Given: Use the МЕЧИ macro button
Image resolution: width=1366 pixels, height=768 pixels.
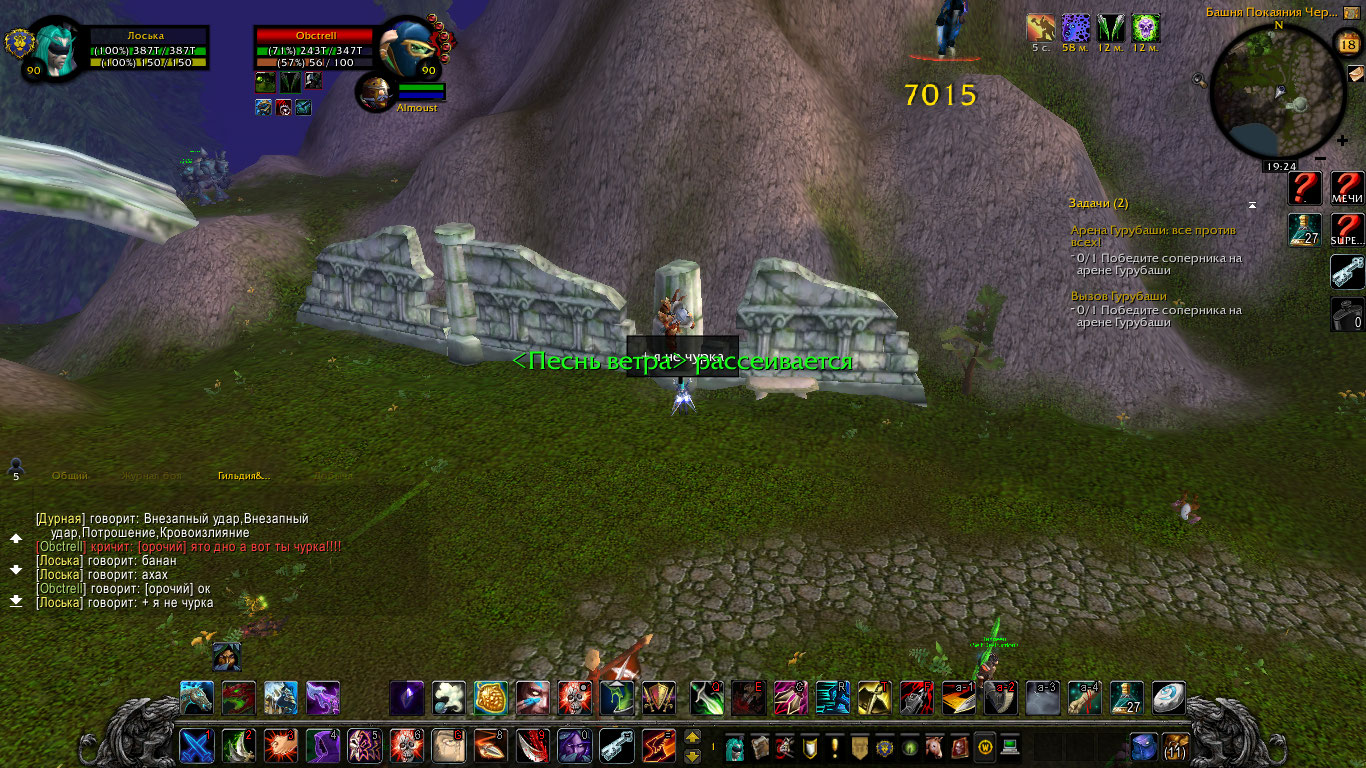Looking at the screenshot, I should point(1347,188).
